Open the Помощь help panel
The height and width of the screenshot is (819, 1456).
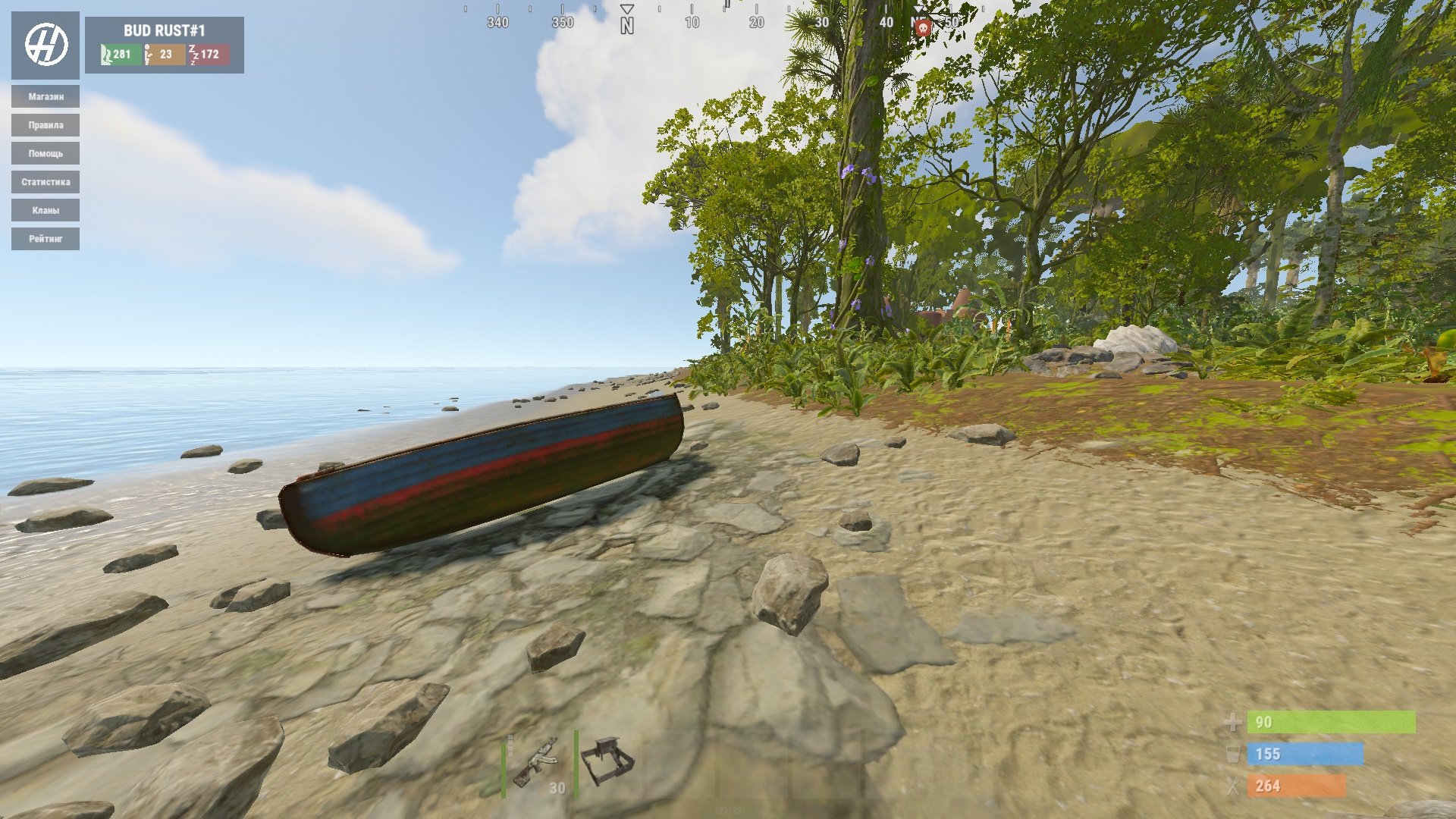pyautogui.click(x=45, y=153)
